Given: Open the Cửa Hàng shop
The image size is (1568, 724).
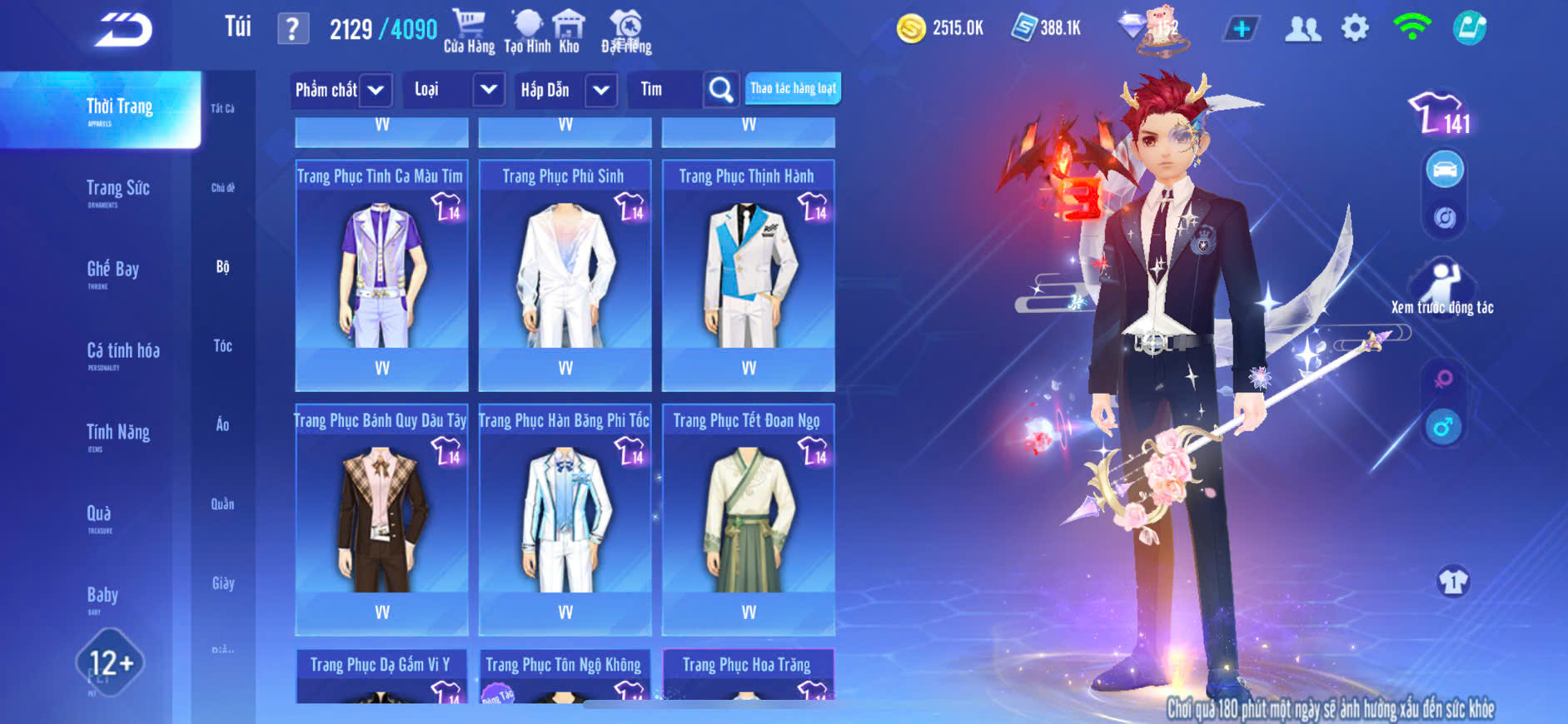Looking at the screenshot, I should click(x=469, y=32).
